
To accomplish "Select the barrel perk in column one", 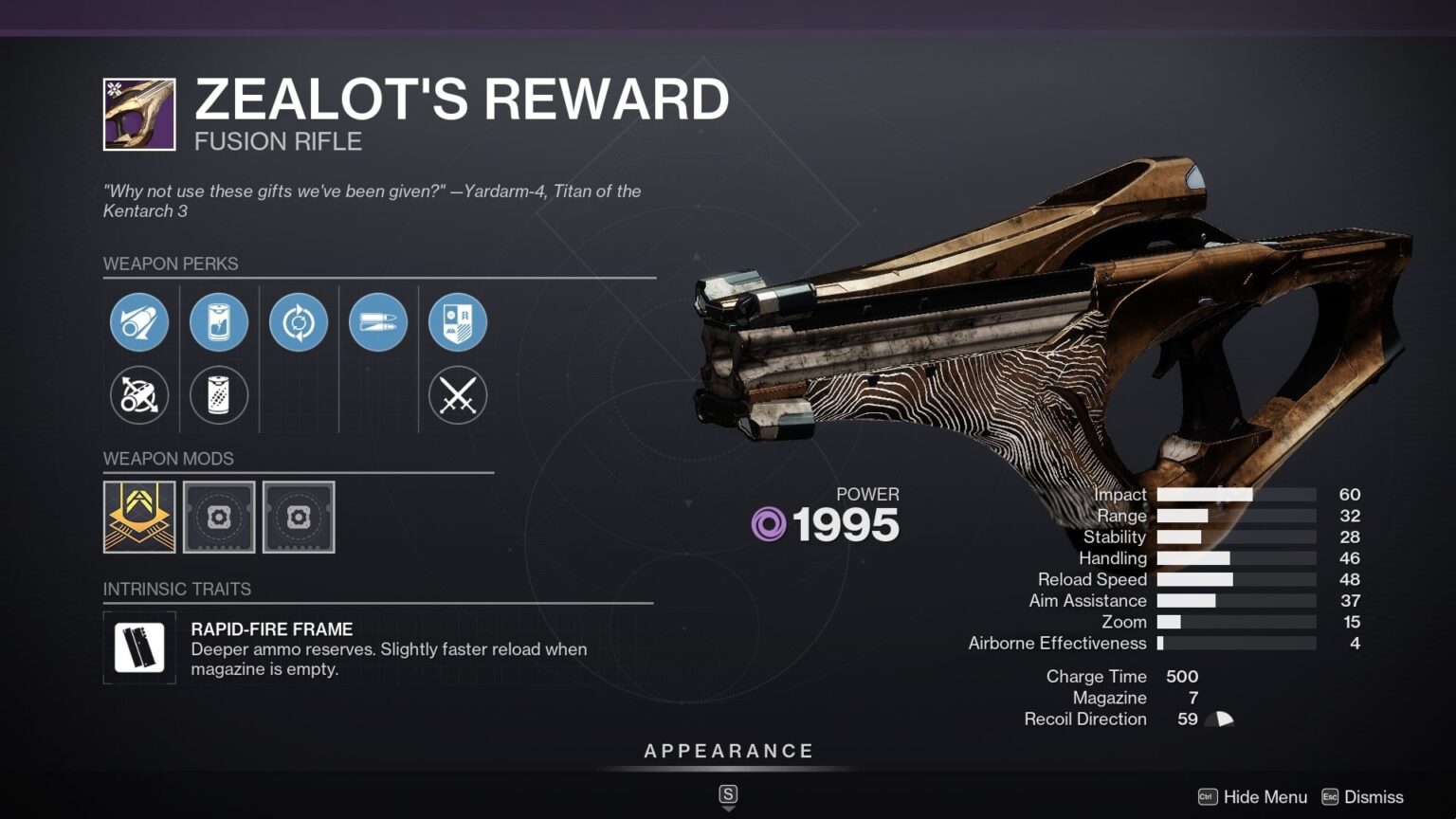I will click(x=139, y=322).
